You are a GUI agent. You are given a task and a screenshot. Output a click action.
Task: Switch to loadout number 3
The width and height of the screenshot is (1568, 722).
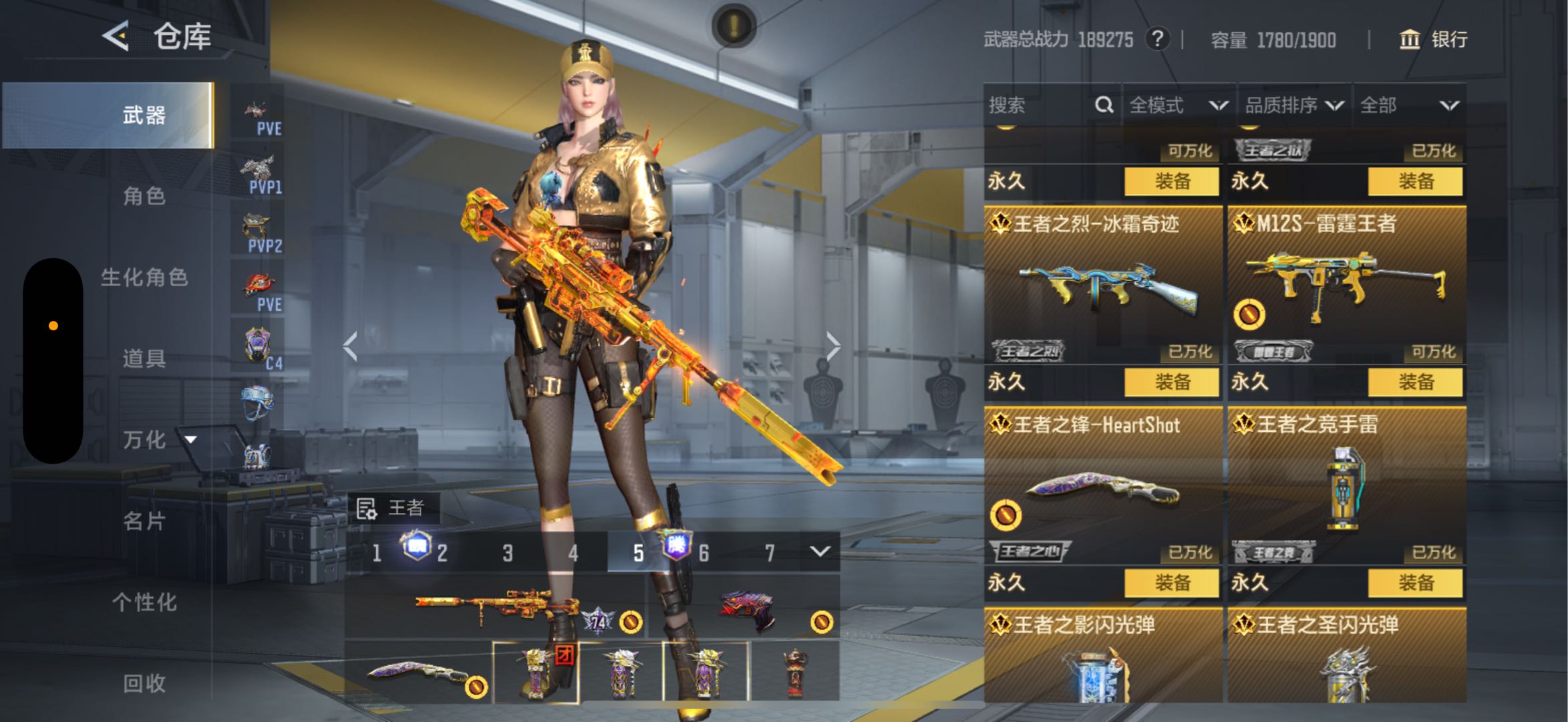[508, 553]
